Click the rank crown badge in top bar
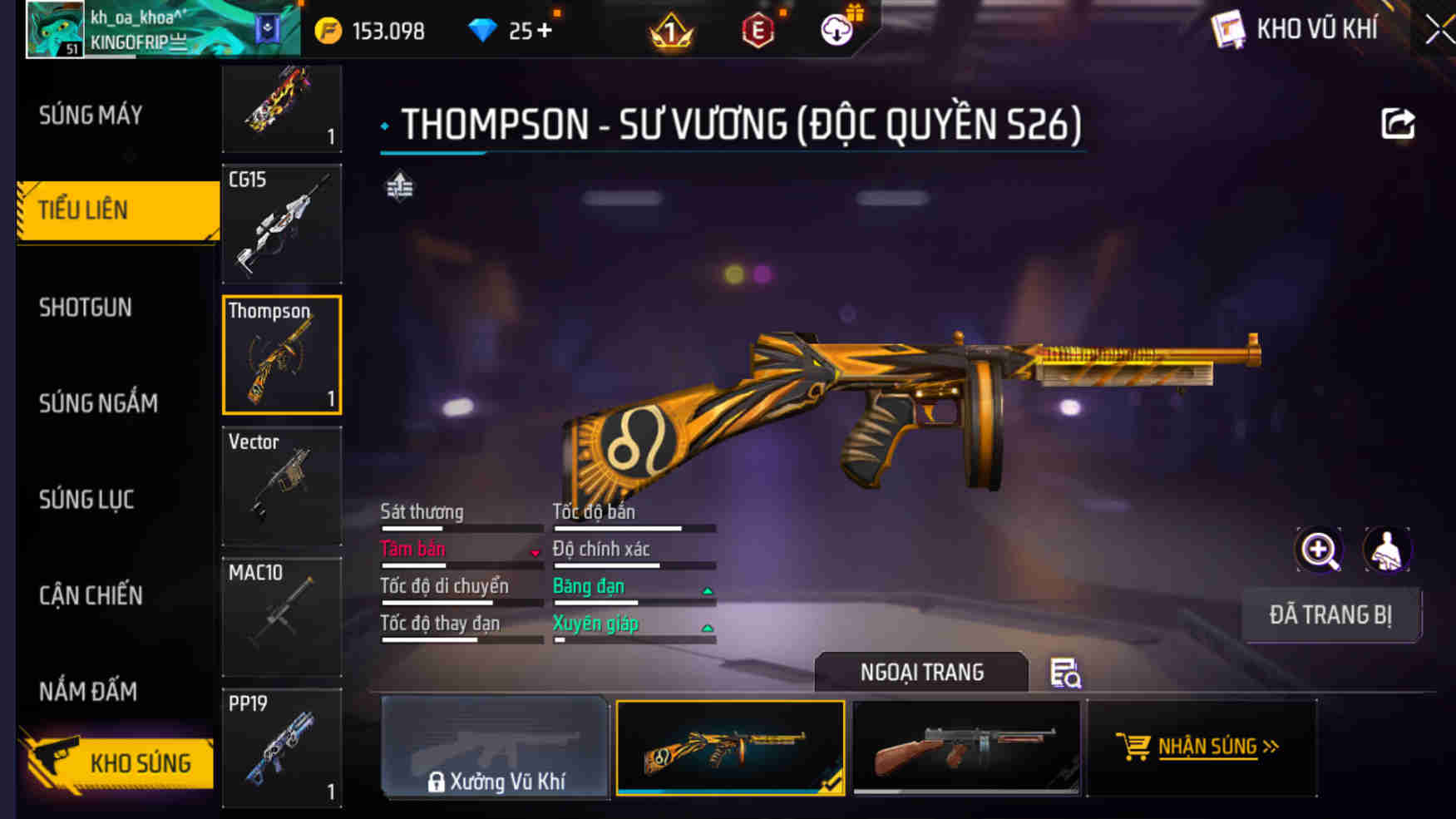Image resolution: width=1456 pixels, height=819 pixels. point(669,29)
